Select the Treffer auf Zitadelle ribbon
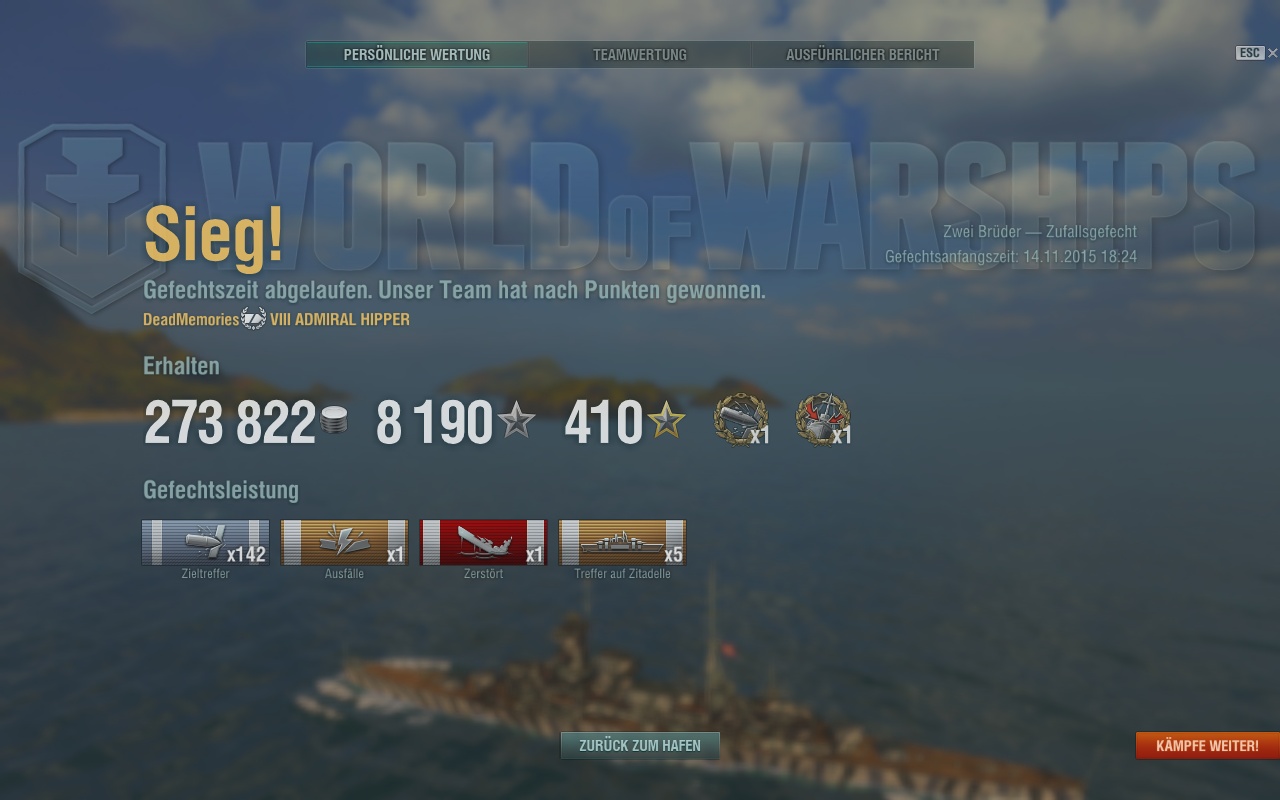This screenshot has height=800, width=1280. point(622,543)
